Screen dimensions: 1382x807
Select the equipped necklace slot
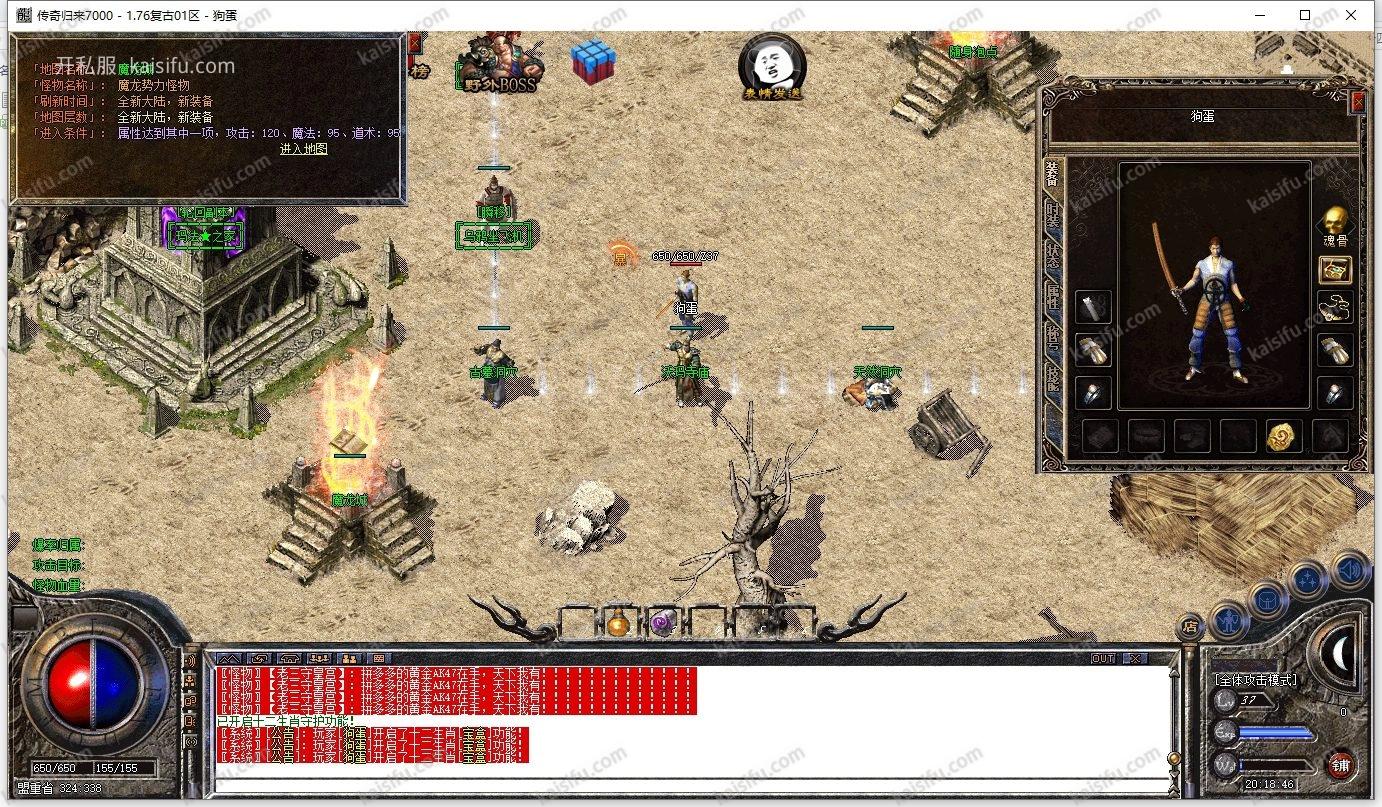[1335, 309]
